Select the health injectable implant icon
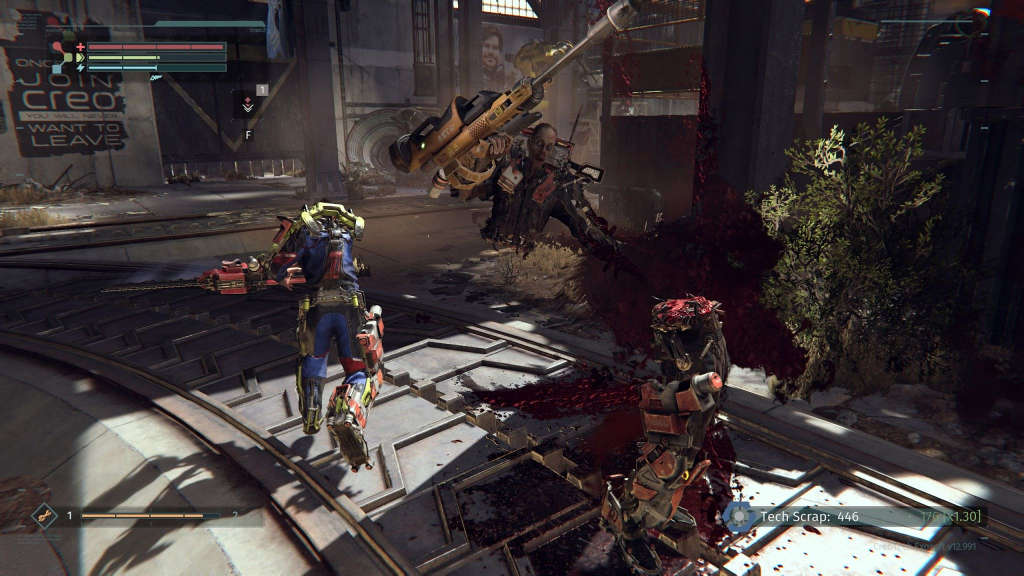This screenshot has width=1024, height=576. click(x=247, y=103)
